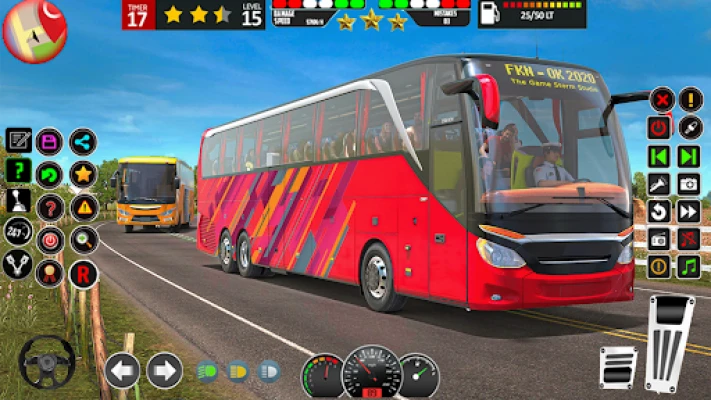Screen dimensions: 711x400
Task: Tap the yellow star icon
Action: click(x=83, y=174)
